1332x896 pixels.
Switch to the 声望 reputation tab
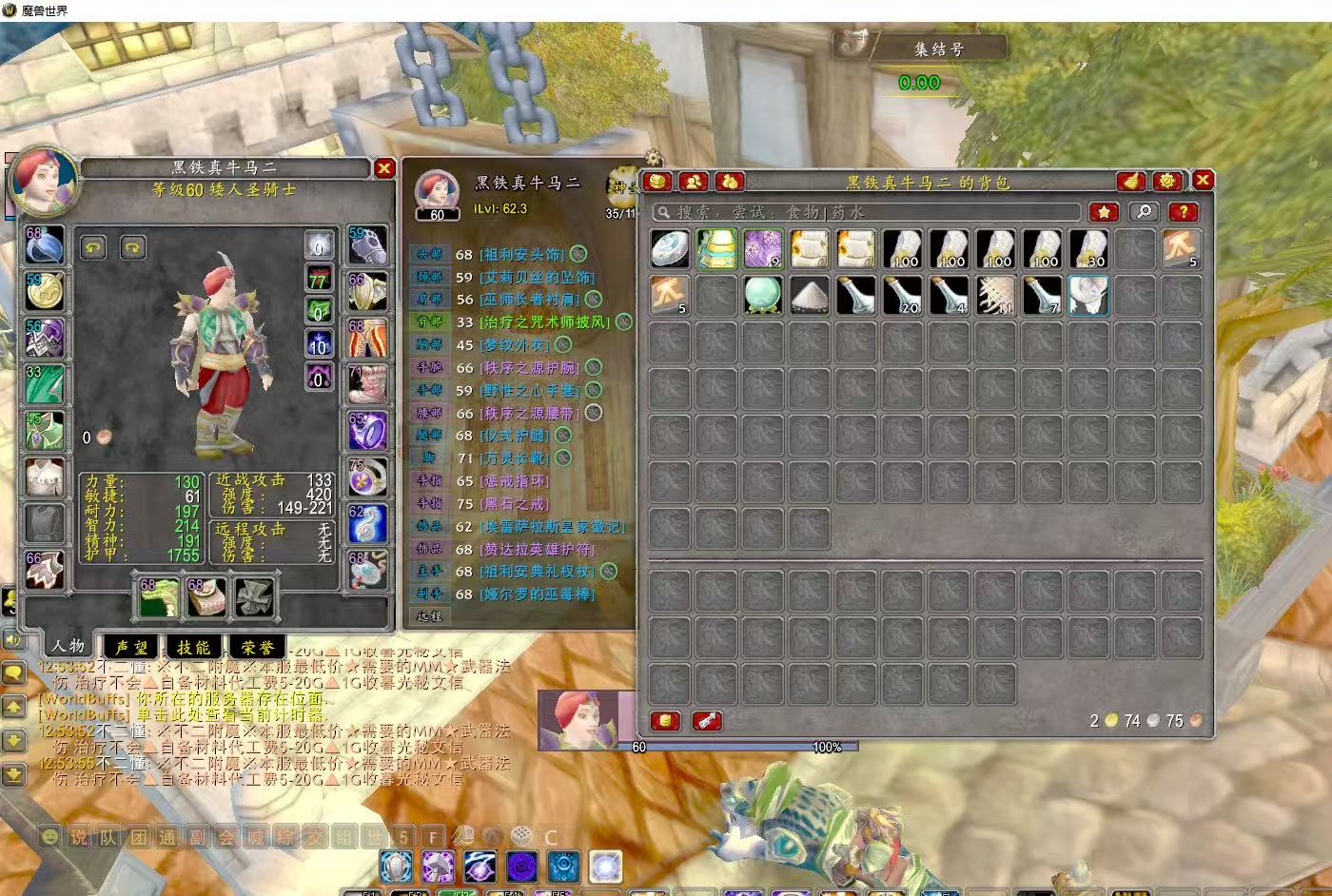pyautogui.click(x=131, y=647)
